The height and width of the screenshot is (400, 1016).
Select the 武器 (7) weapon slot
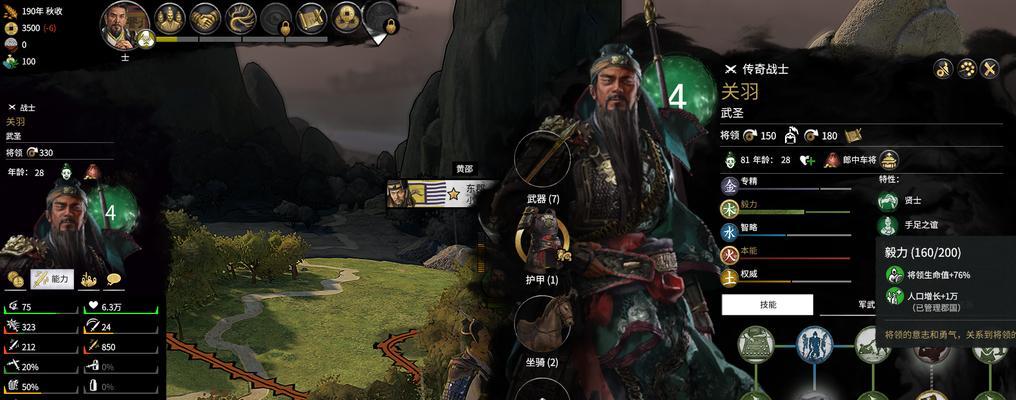tap(542, 160)
